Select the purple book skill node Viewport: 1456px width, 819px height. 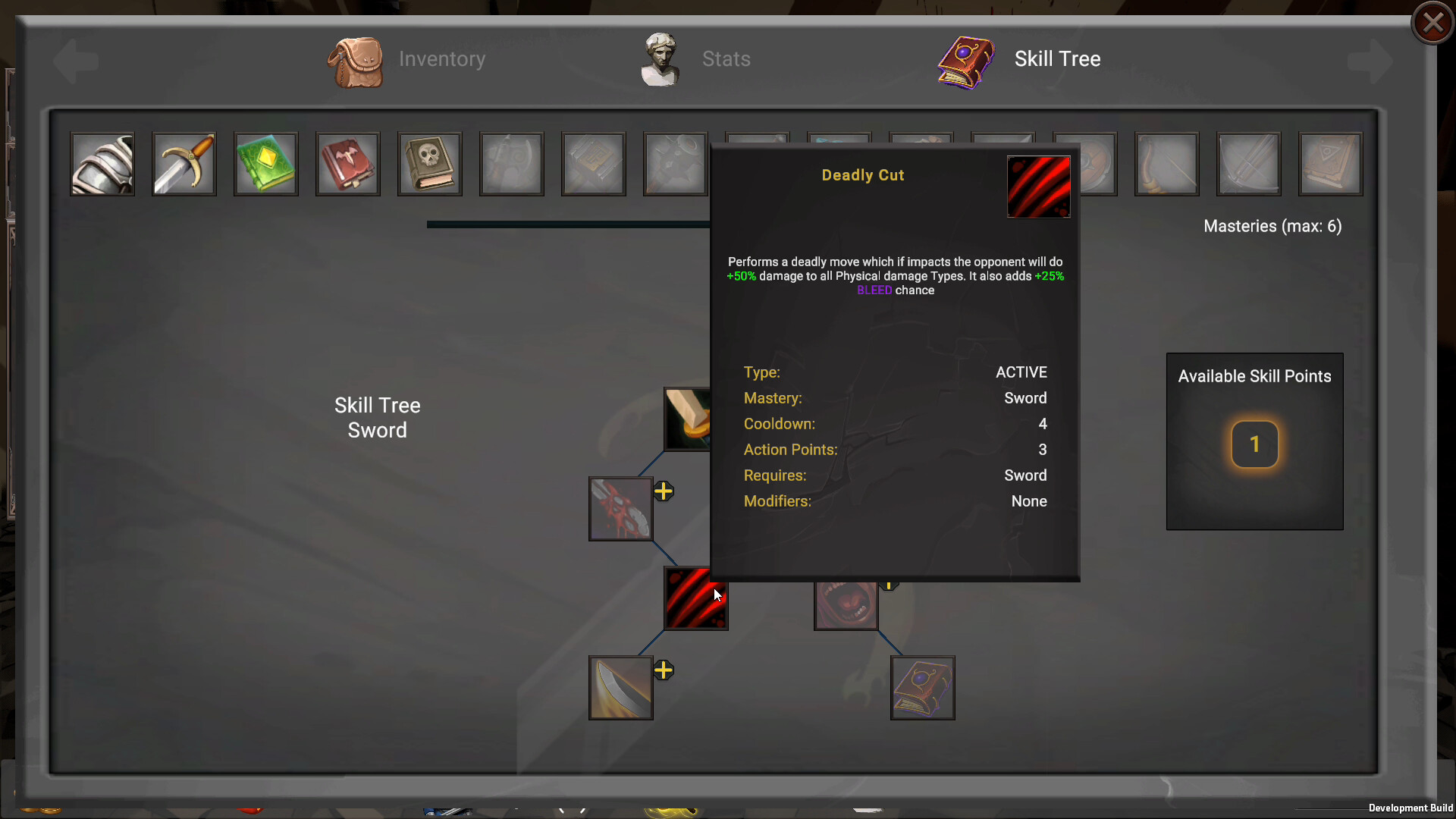[922, 688]
